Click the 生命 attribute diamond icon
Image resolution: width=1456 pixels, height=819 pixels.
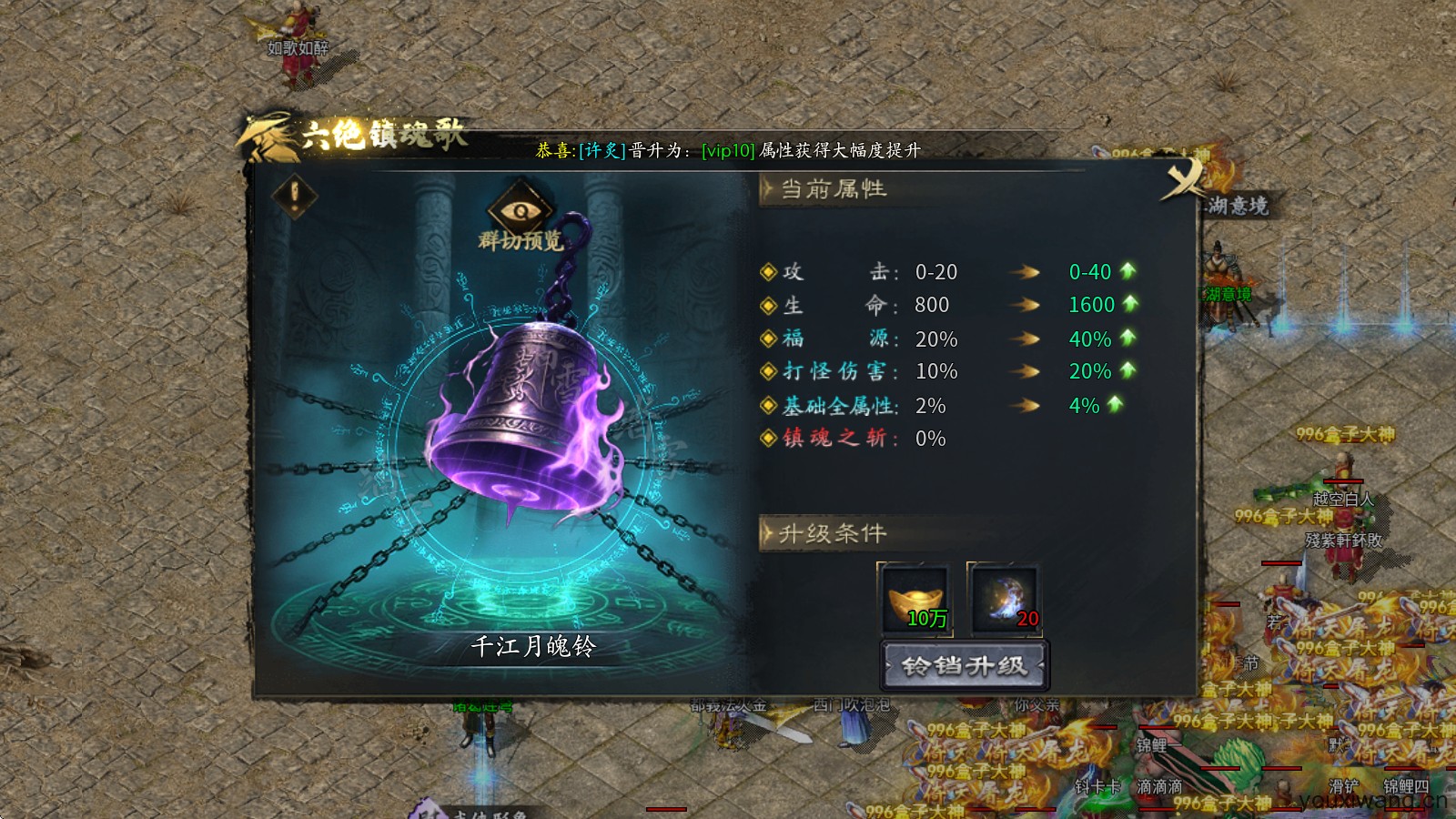click(769, 305)
